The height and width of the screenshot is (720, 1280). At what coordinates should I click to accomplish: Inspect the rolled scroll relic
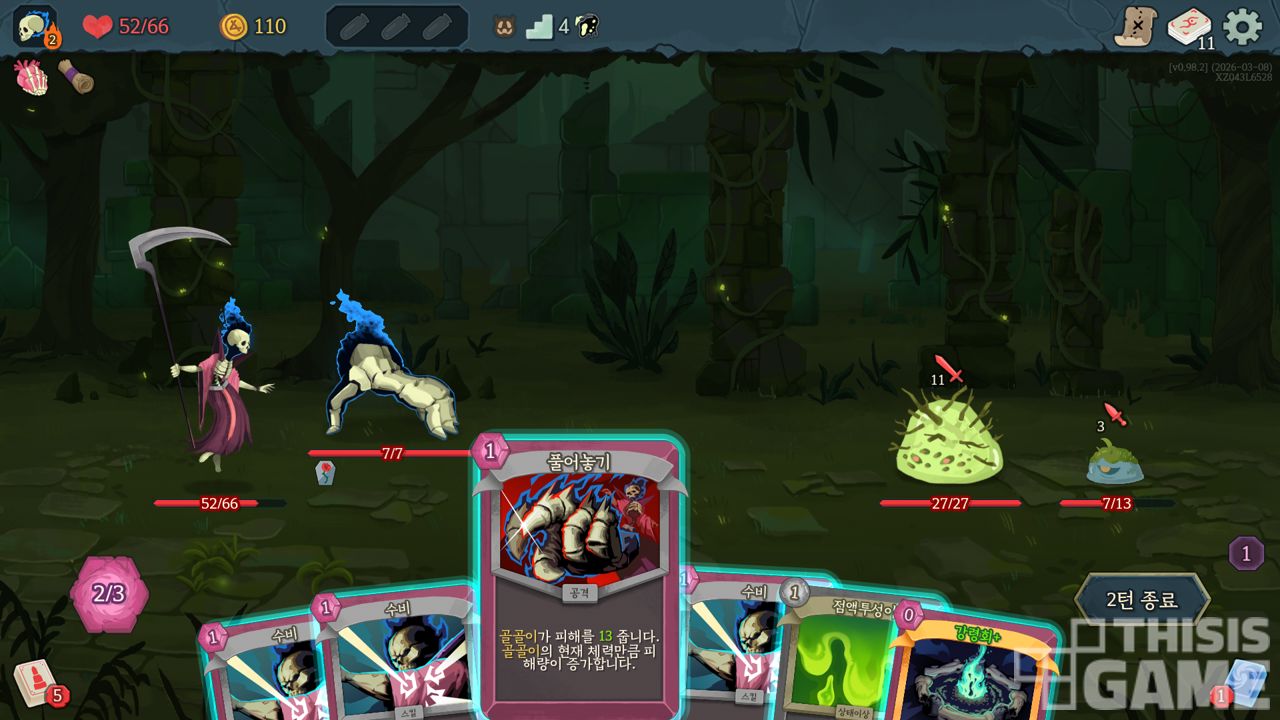[x=76, y=77]
